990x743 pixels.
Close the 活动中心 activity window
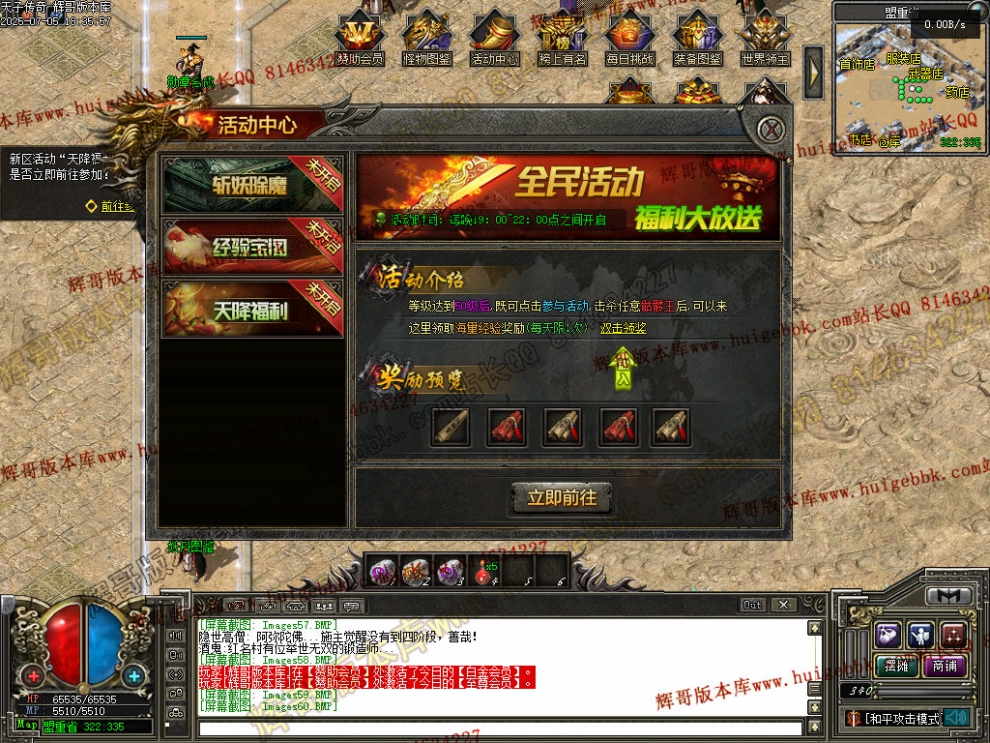769,130
